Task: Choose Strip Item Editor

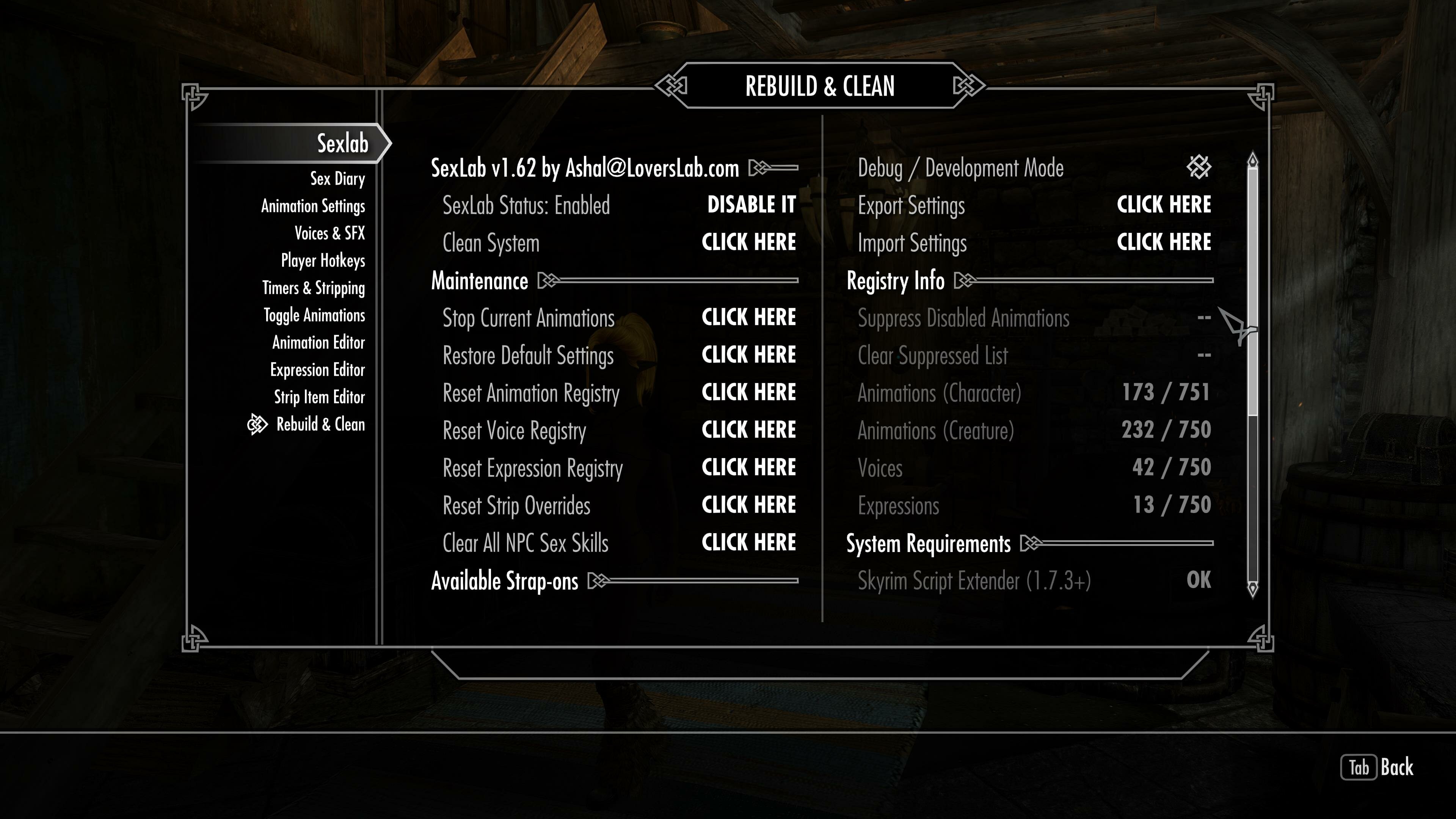Action: (x=319, y=397)
